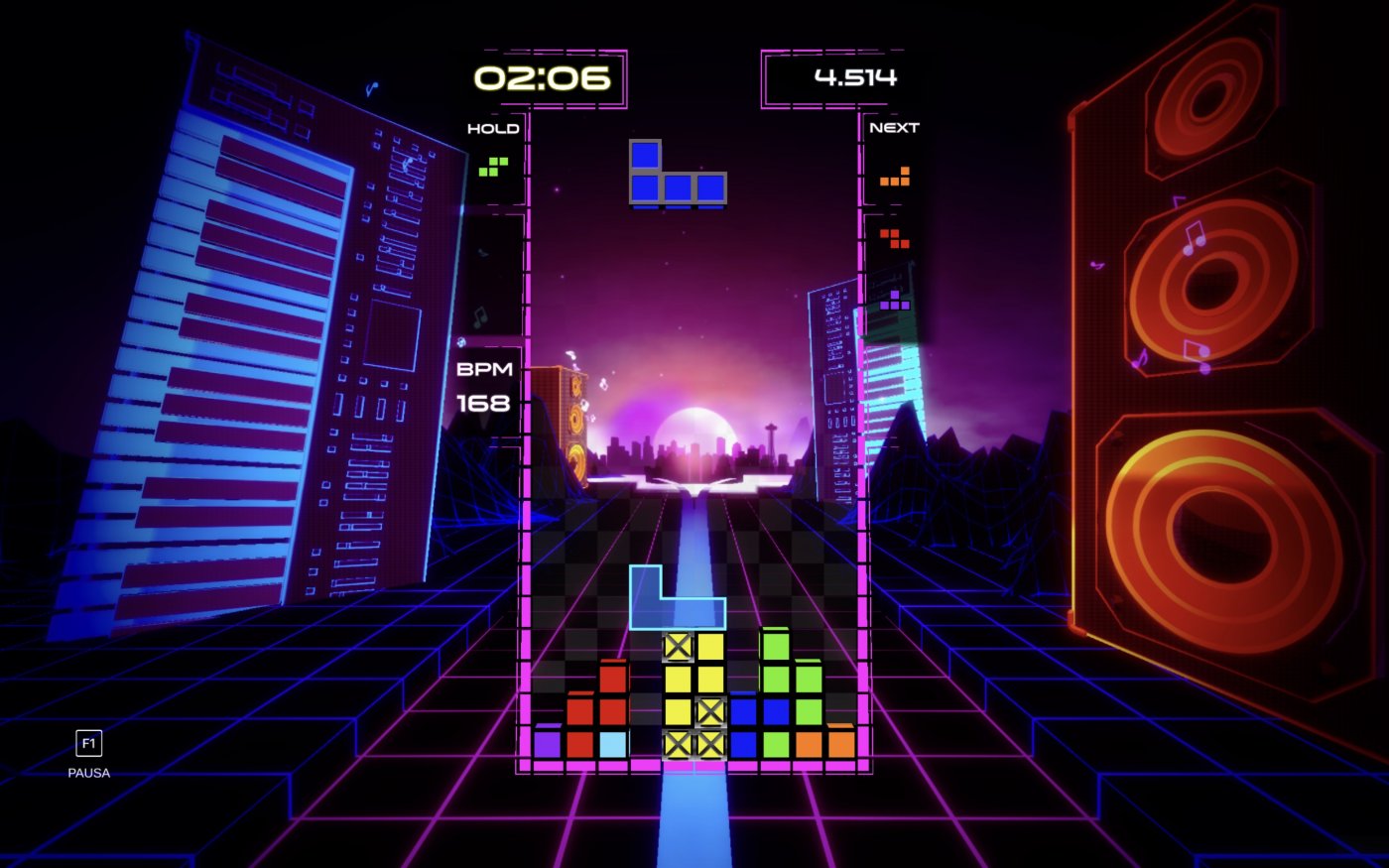1389x868 pixels.
Task: Toggle the NEXT piece queue display
Action: pyautogui.click(x=894, y=126)
